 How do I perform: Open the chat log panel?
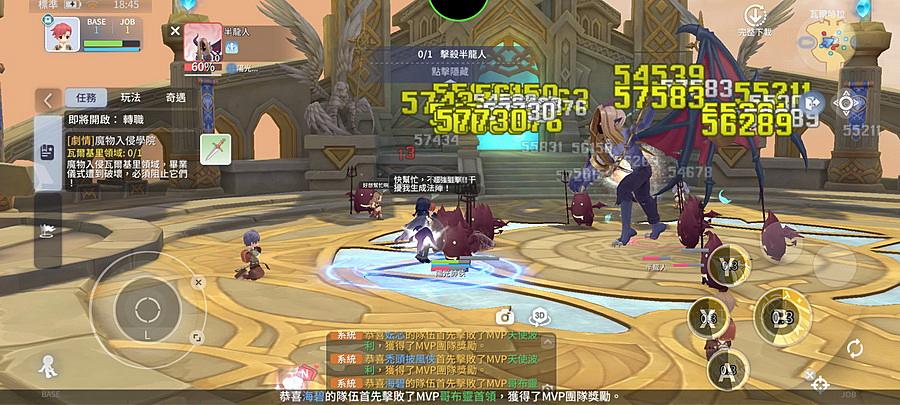pyautogui.click(x=440, y=358)
